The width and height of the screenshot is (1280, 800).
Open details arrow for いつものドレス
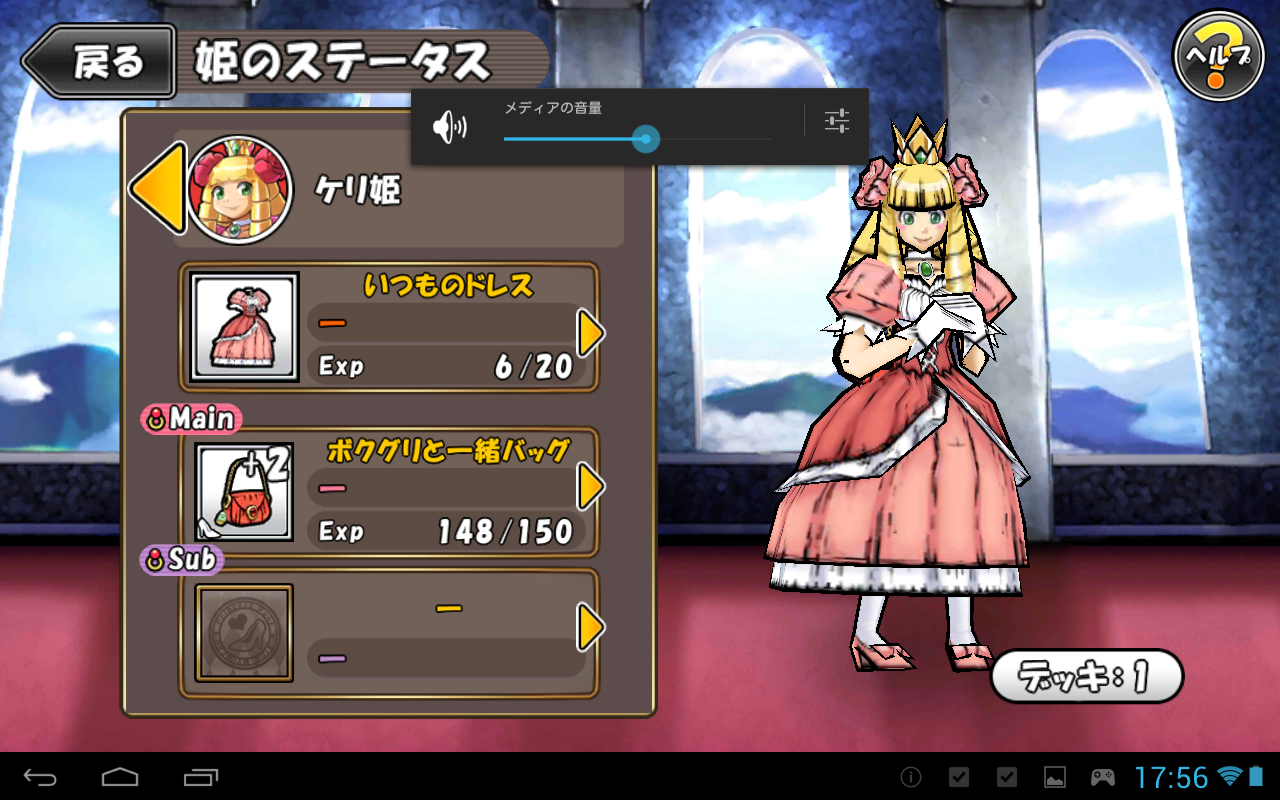pyautogui.click(x=591, y=333)
